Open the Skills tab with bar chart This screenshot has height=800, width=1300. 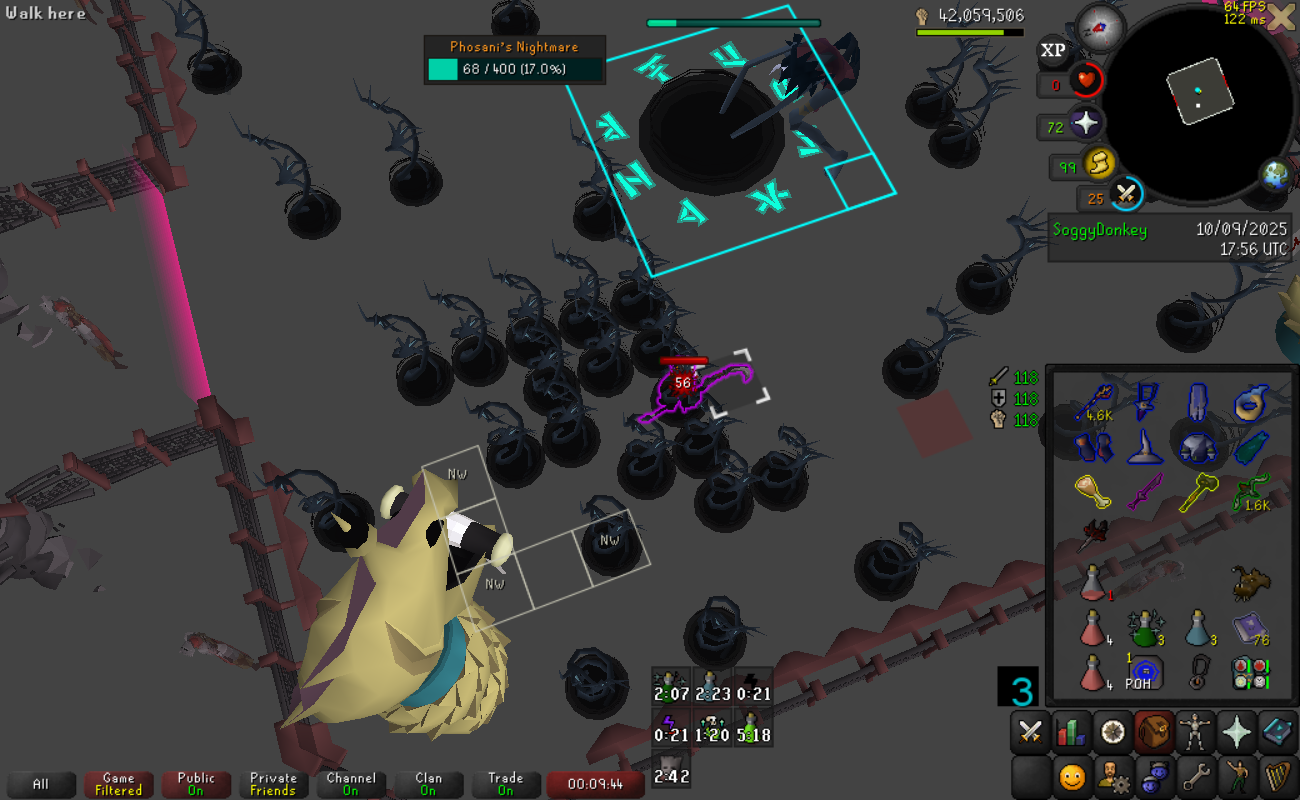(1071, 732)
